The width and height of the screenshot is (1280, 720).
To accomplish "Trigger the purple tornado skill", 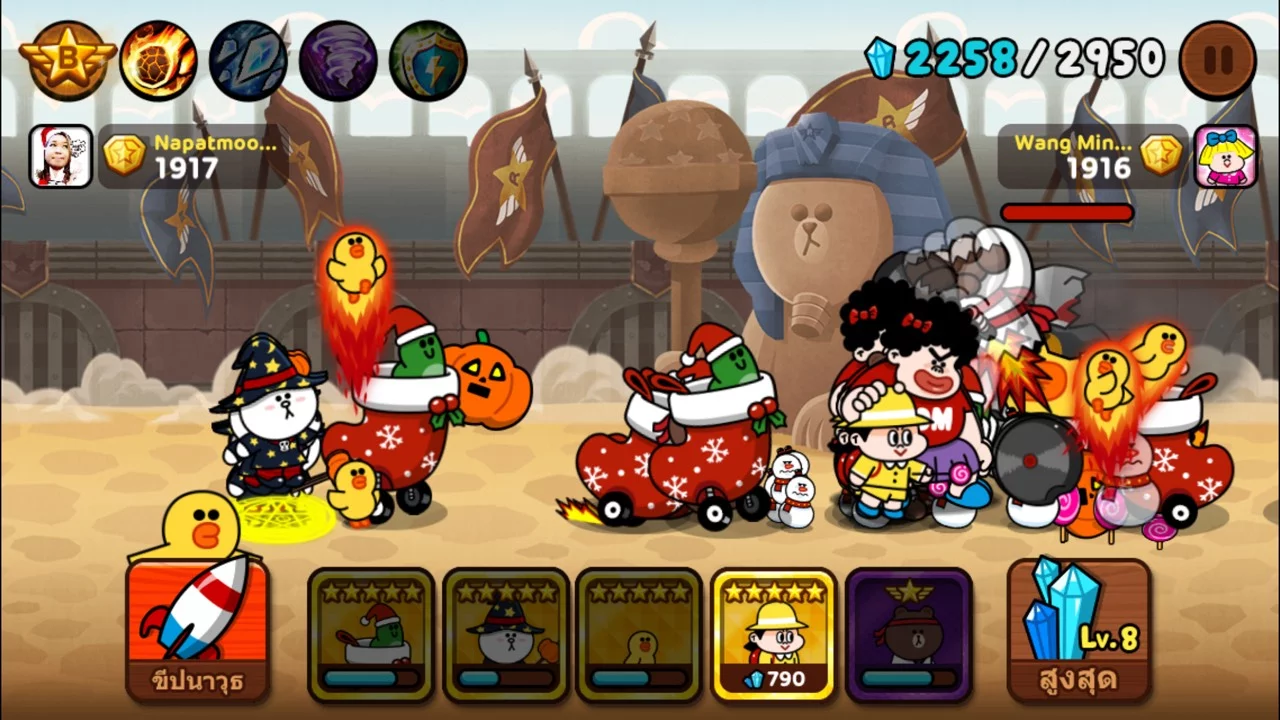I will [x=338, y=60].
